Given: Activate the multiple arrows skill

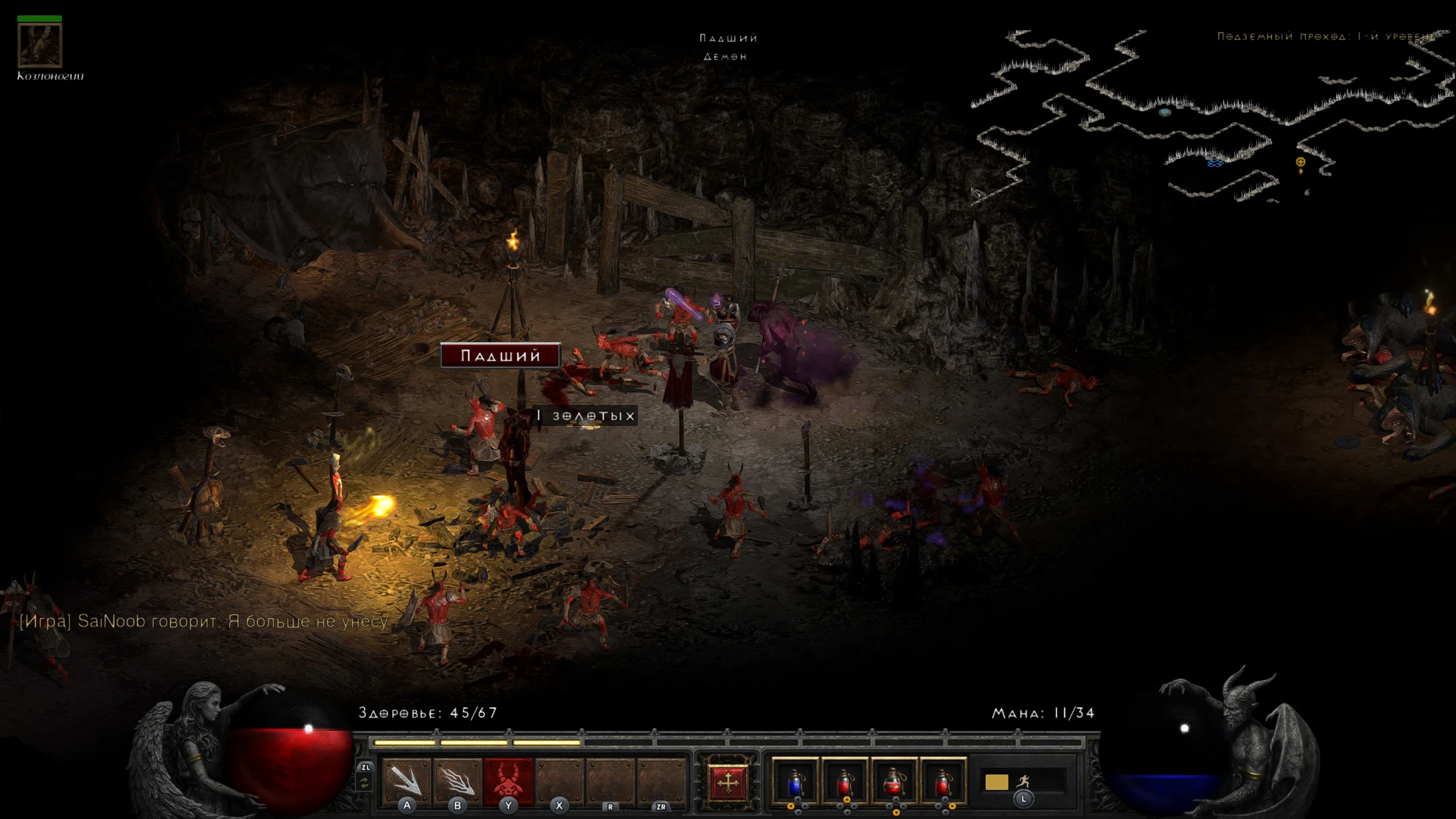Looking at the screenshot, I should (x=457, y=781).
